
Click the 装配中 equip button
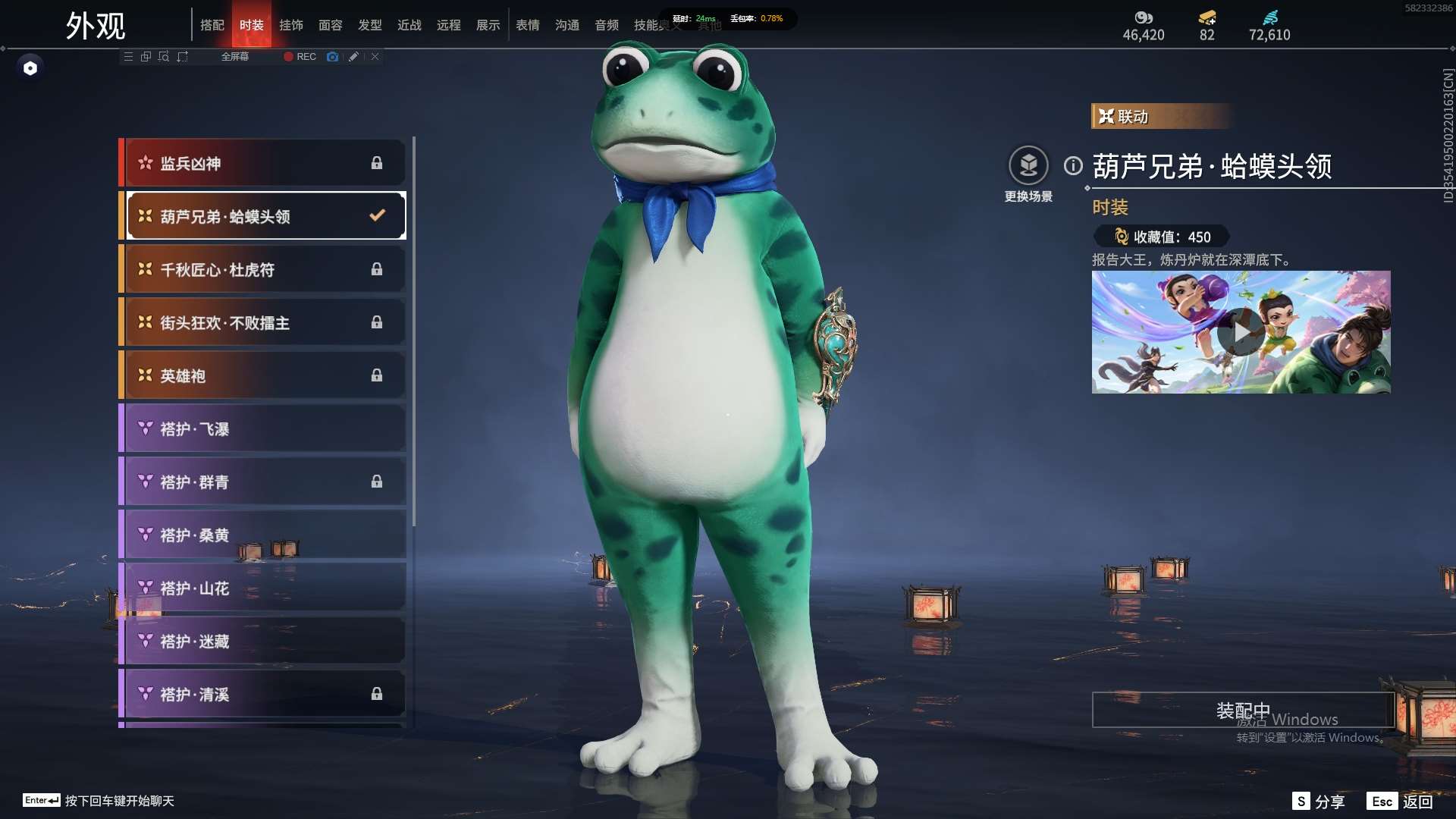click(x=1243, y=710)
